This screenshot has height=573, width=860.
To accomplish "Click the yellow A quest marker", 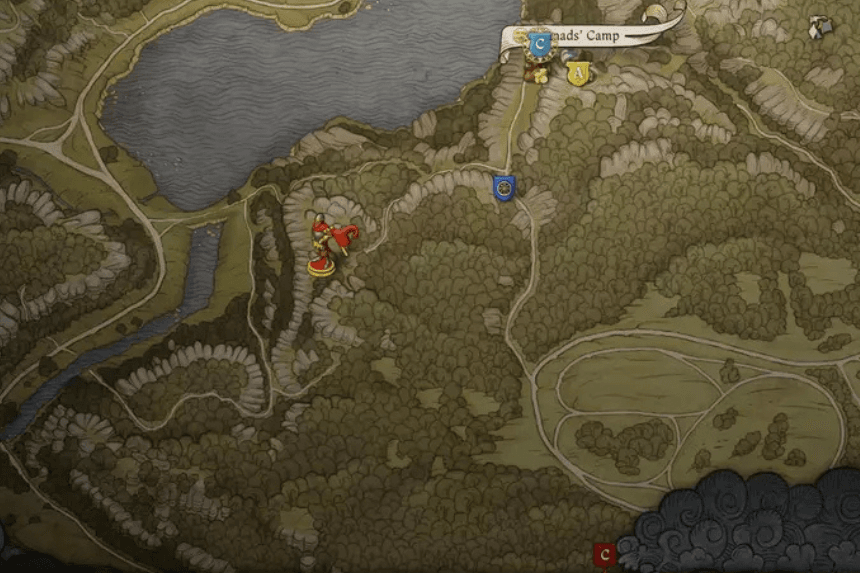I will 577,72.
